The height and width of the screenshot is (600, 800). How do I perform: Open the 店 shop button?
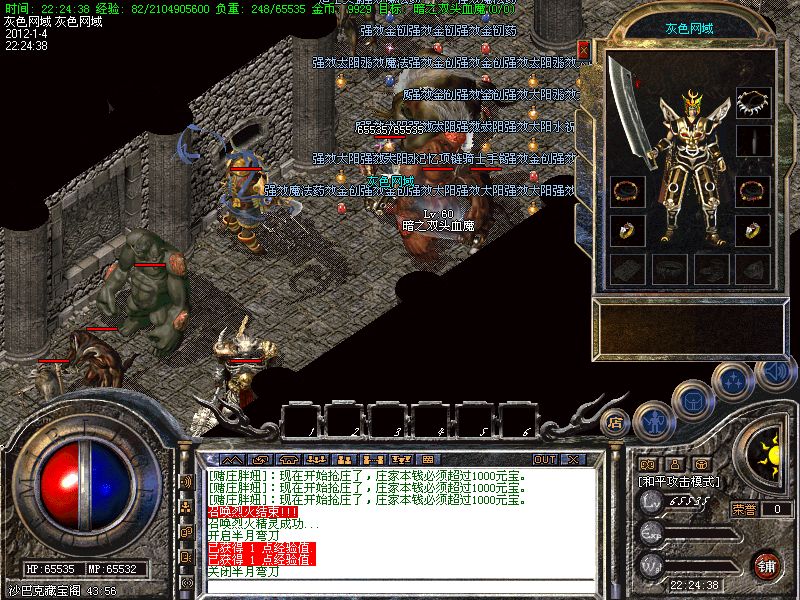pyautogui.click(x=617, y=422)
